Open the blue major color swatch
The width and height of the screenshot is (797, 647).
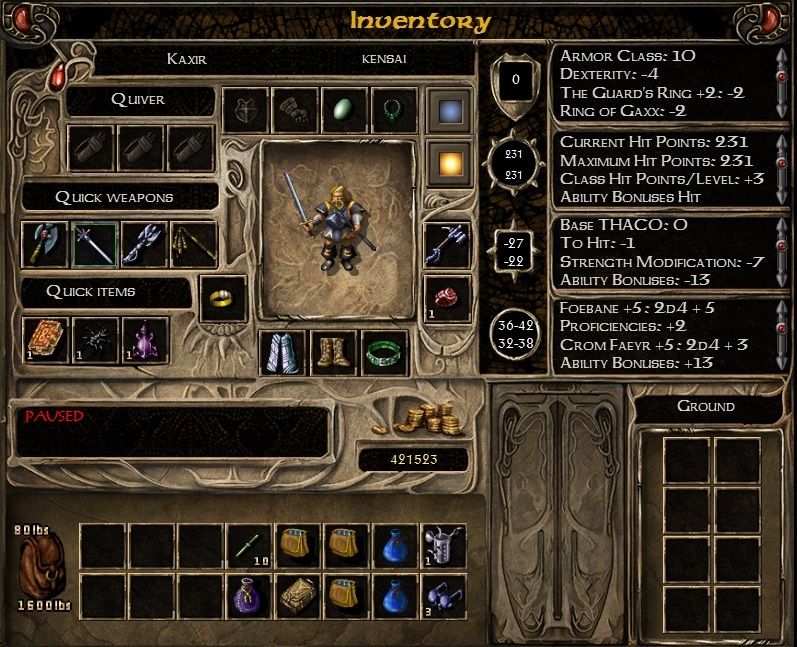coord(447,110)
